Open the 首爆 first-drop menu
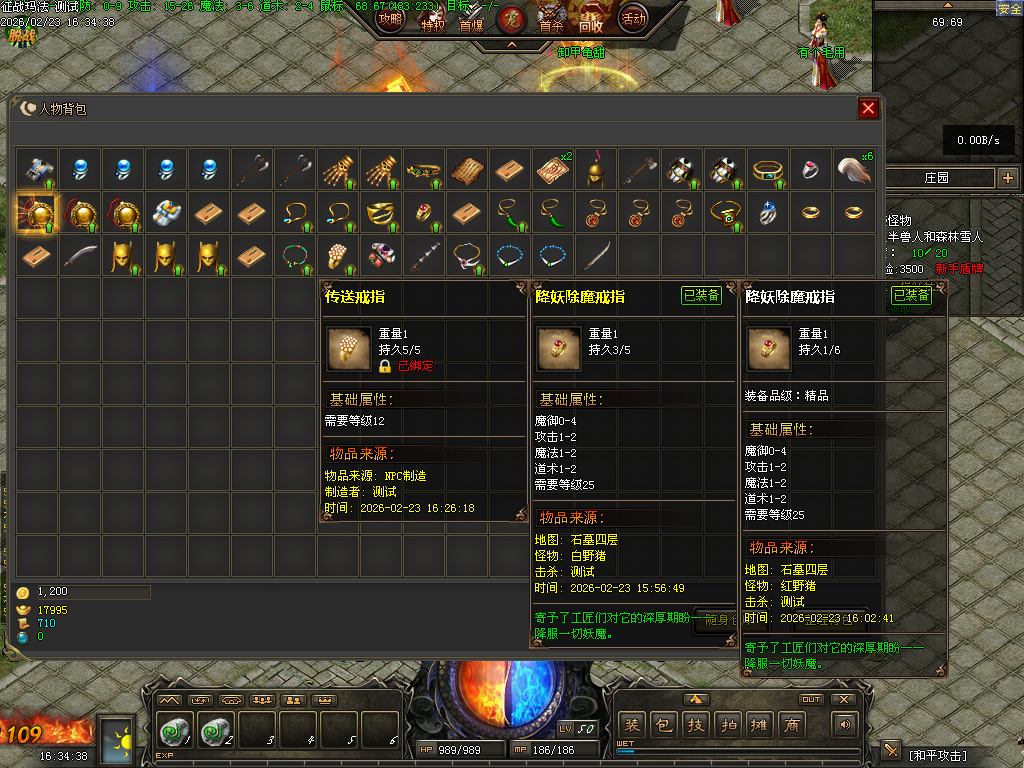This screenshot has width=1024, height=768. tap(471, 26)
